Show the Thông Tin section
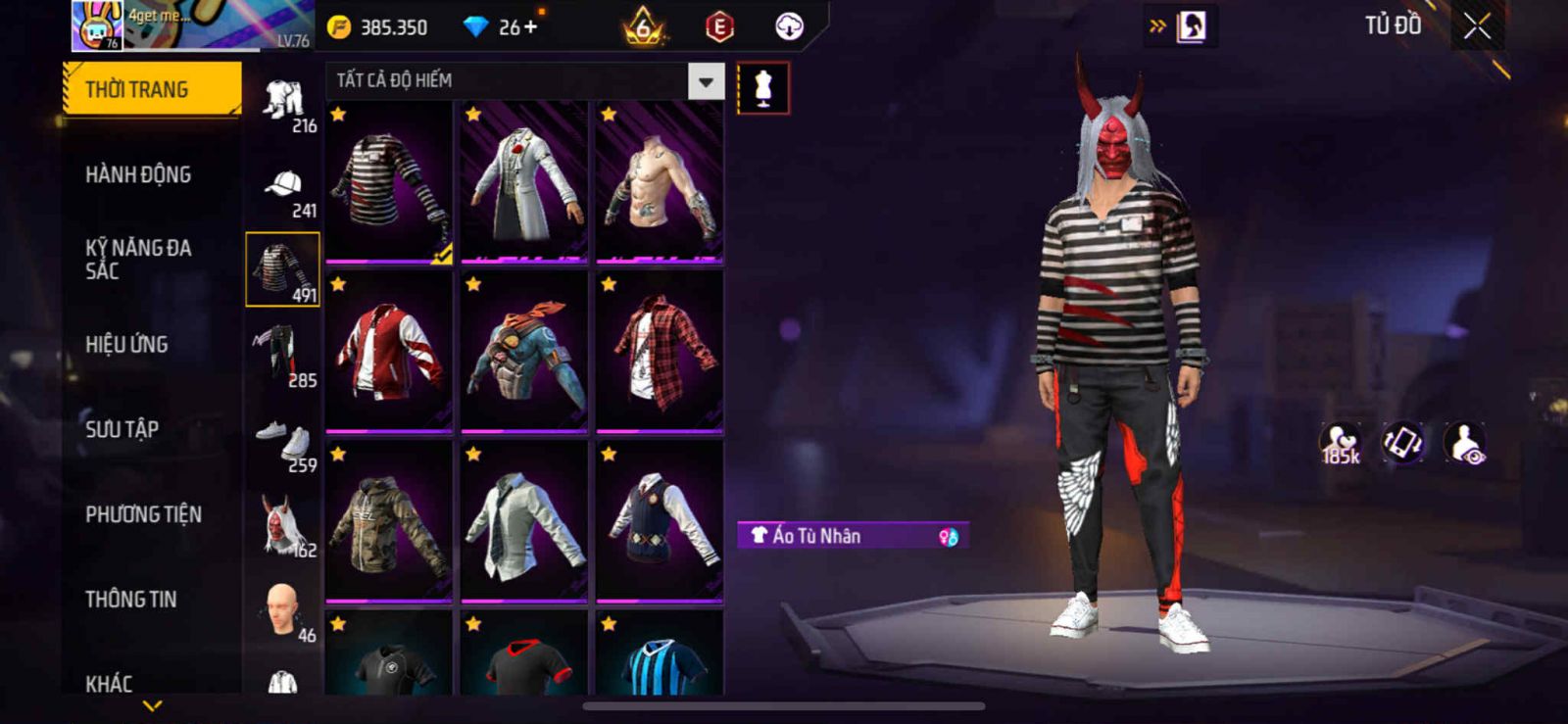This screenshot has width=1568, height=724. pos(130,600)
